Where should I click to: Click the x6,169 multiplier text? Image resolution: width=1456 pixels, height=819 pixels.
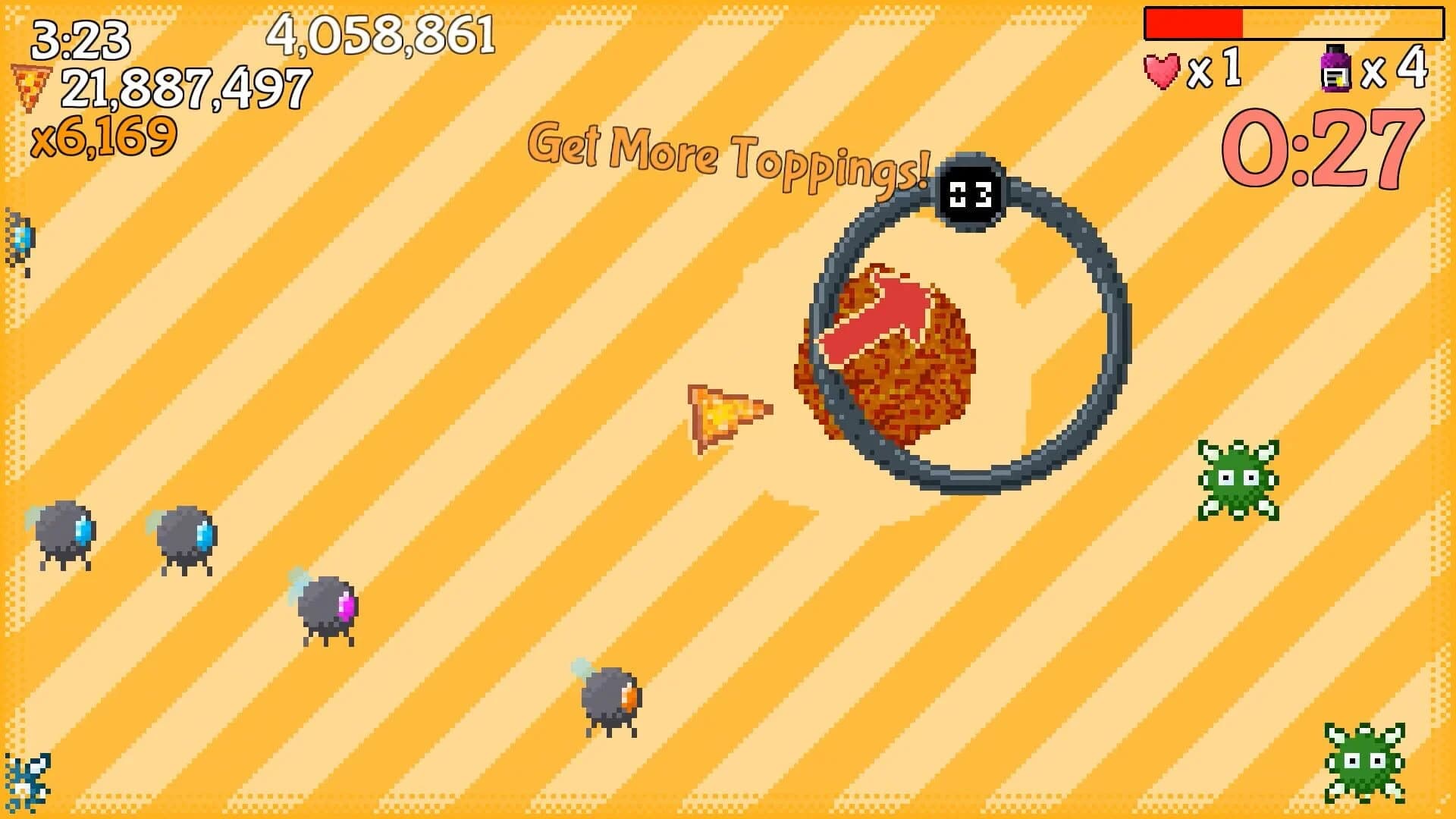106,136
